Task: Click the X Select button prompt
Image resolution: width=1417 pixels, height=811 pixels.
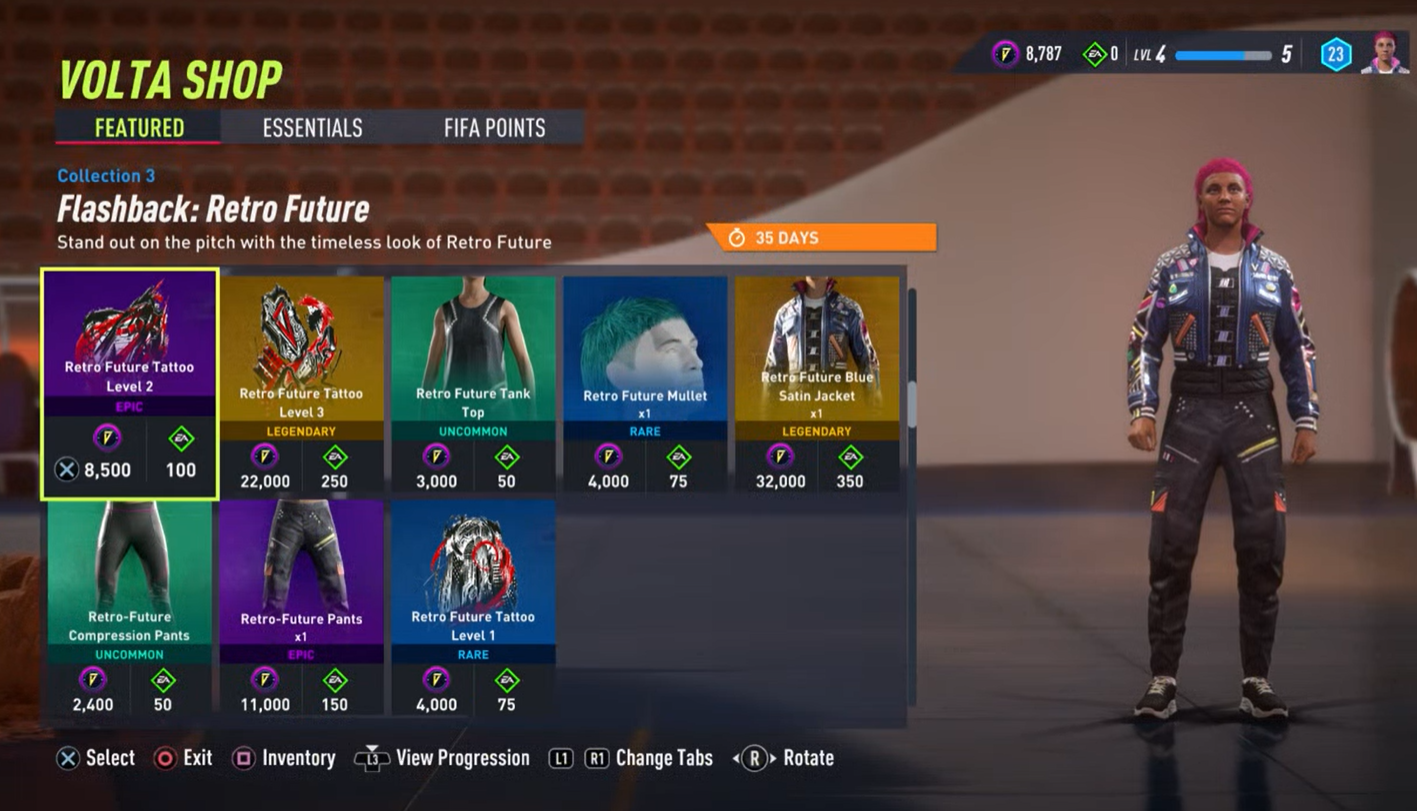Action: 69,758
